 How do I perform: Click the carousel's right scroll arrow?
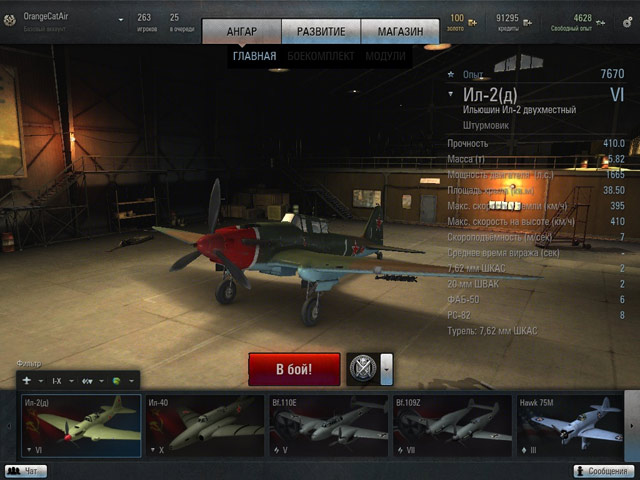[x=631, y=426]
